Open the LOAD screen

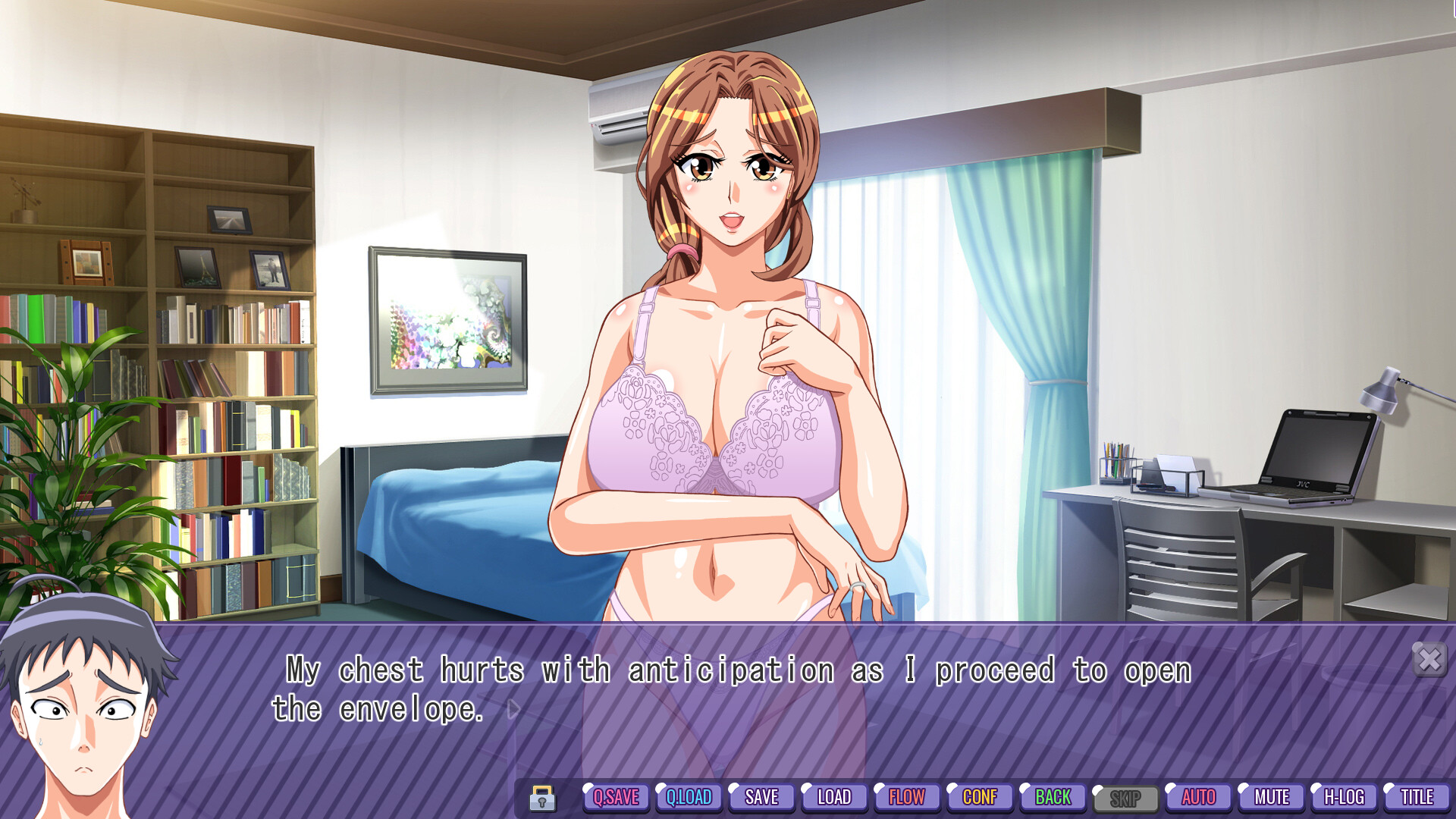click(x=834, y=797)
